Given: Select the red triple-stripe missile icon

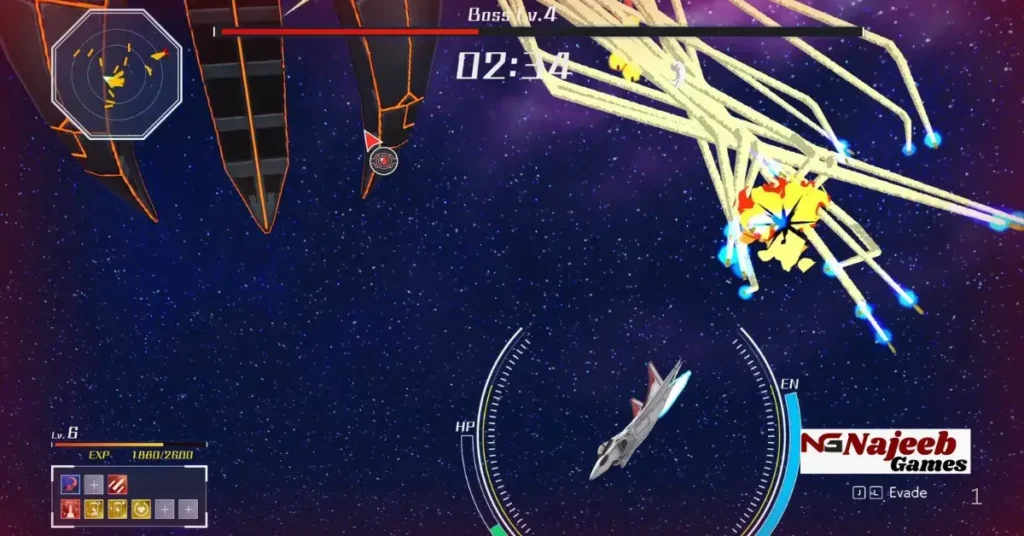Looking at the screenshot, I should click(118, 485).
